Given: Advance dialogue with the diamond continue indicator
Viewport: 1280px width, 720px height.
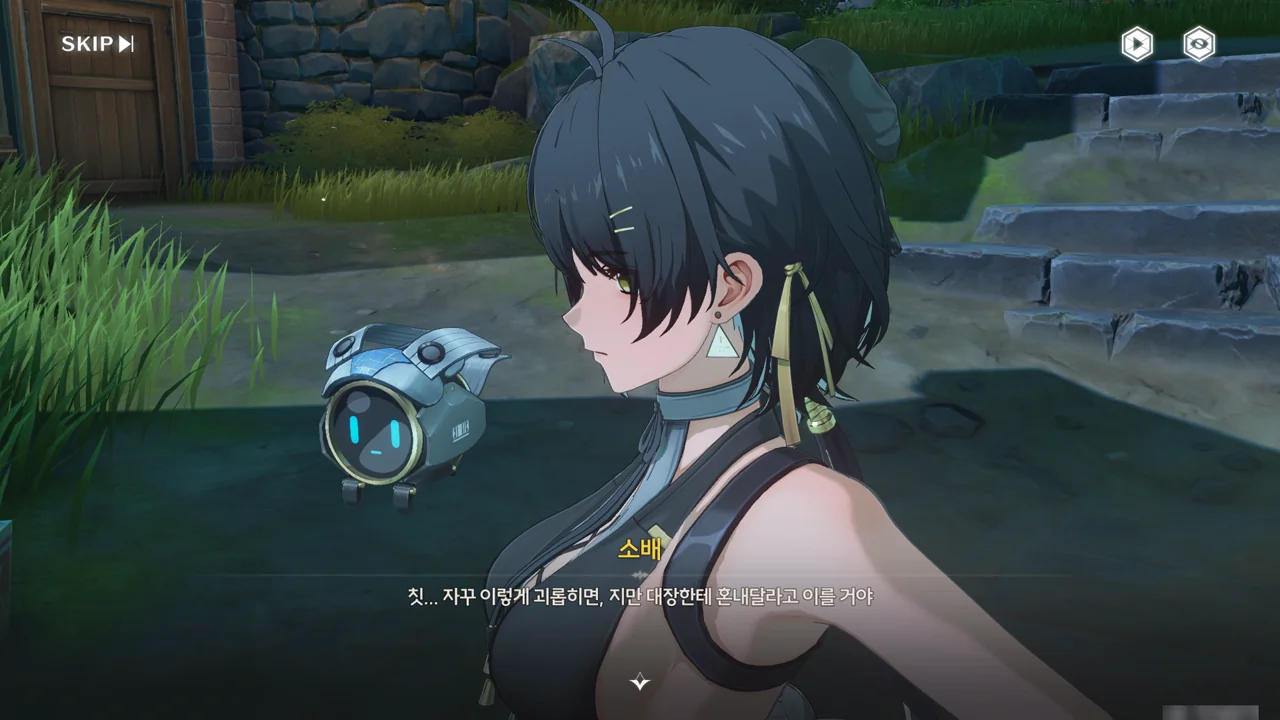Looking at the screenshot, I should pos(640,682).
